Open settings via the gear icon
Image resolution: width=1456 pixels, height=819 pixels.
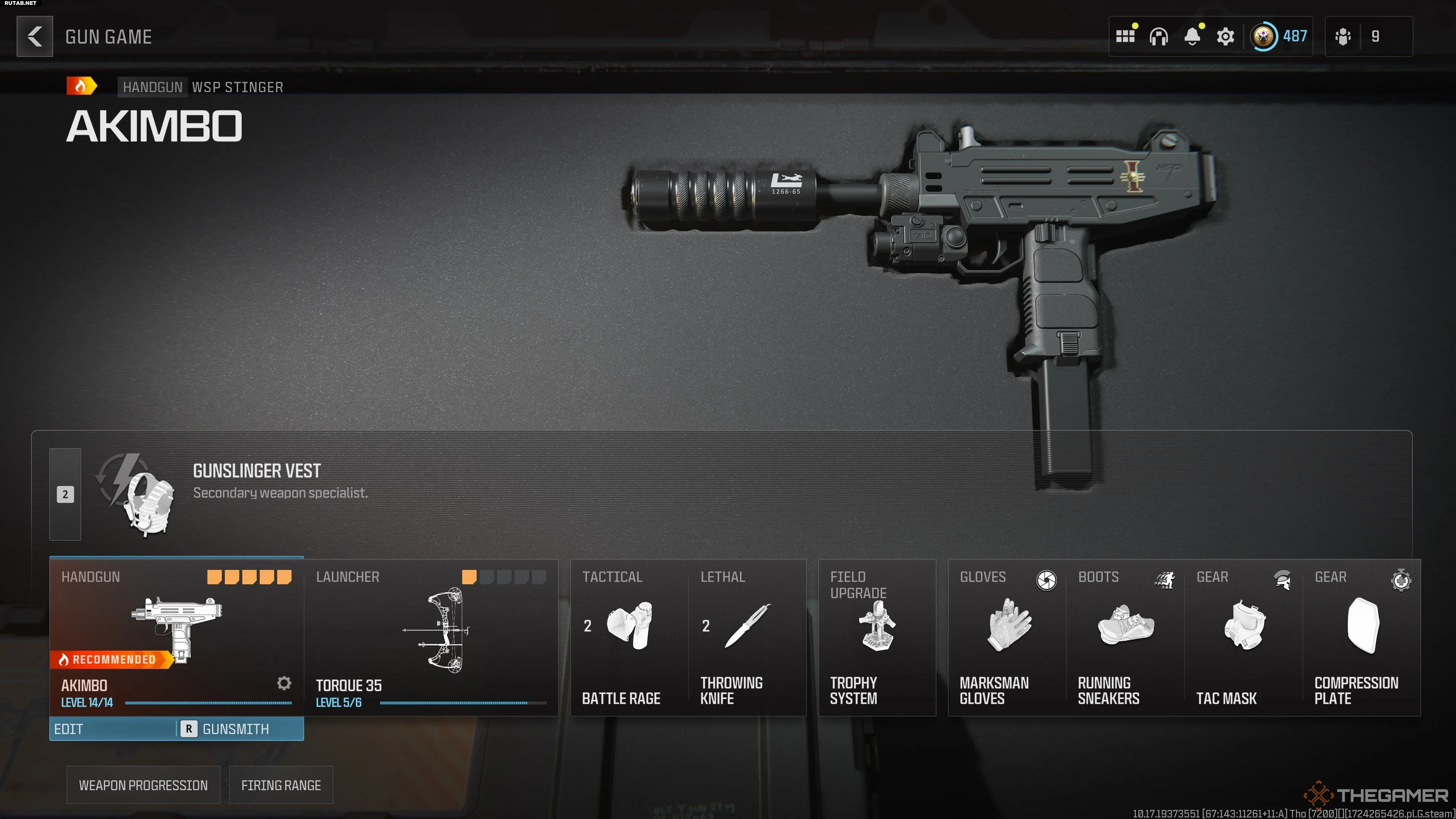[x=1225, y=37]
